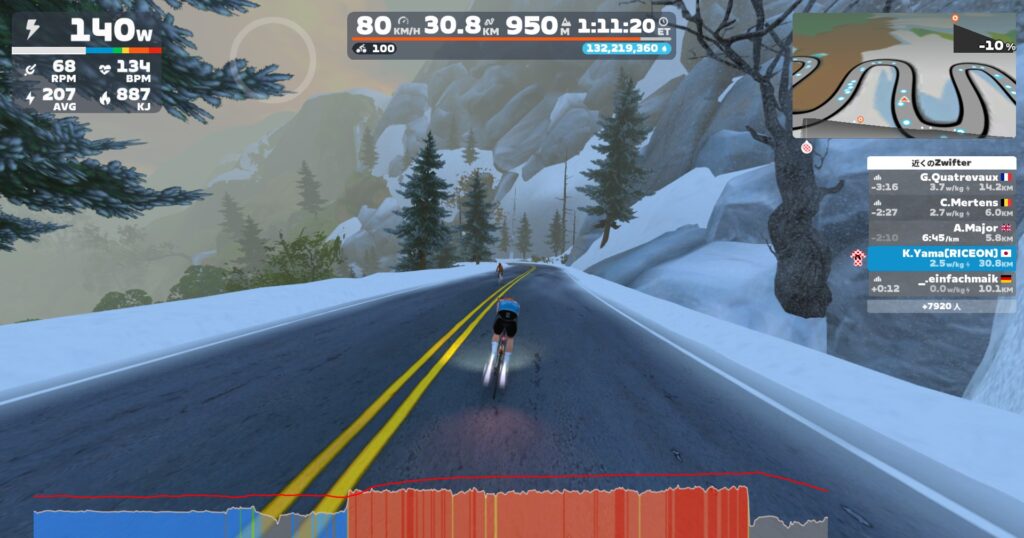Viewport: 1024px width, 538px height.
Task: Select A.Major's row in the rider list
Action: 941,232
